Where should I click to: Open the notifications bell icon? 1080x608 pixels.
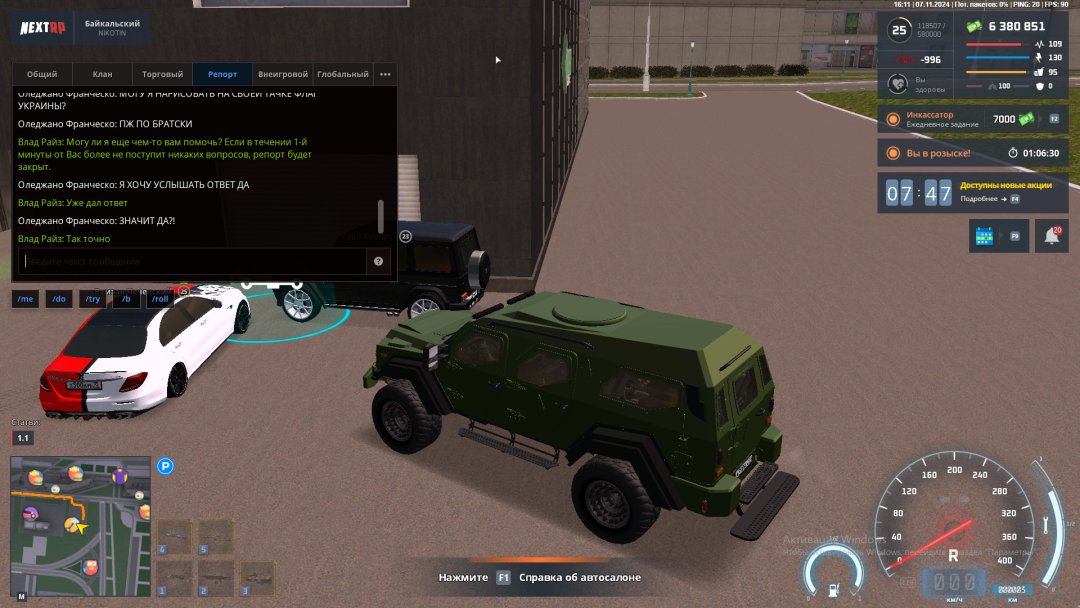coord(1051,236)
